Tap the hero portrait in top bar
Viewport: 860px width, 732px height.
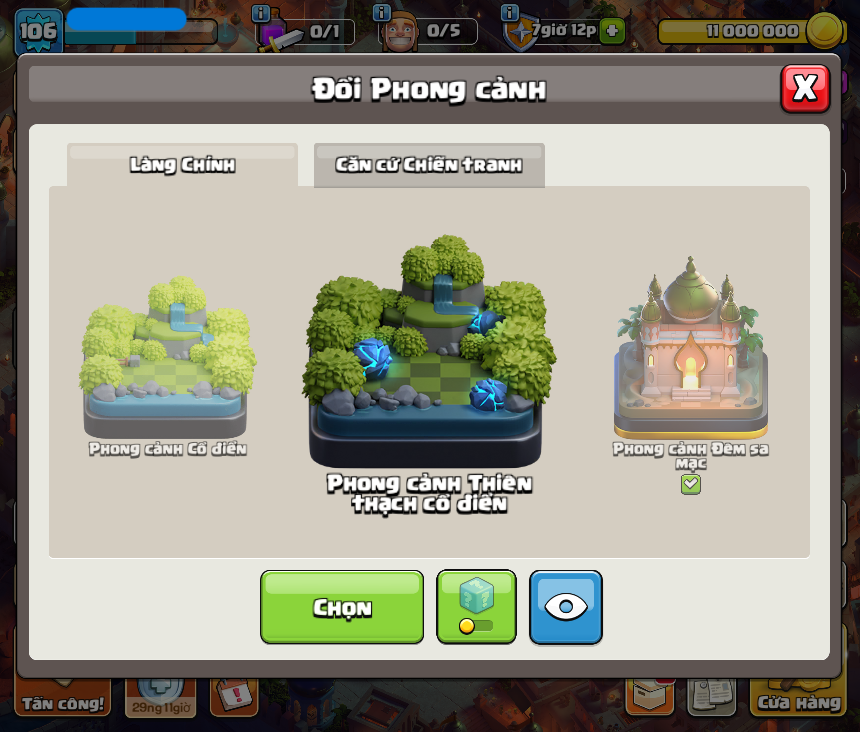pos(400,34)
